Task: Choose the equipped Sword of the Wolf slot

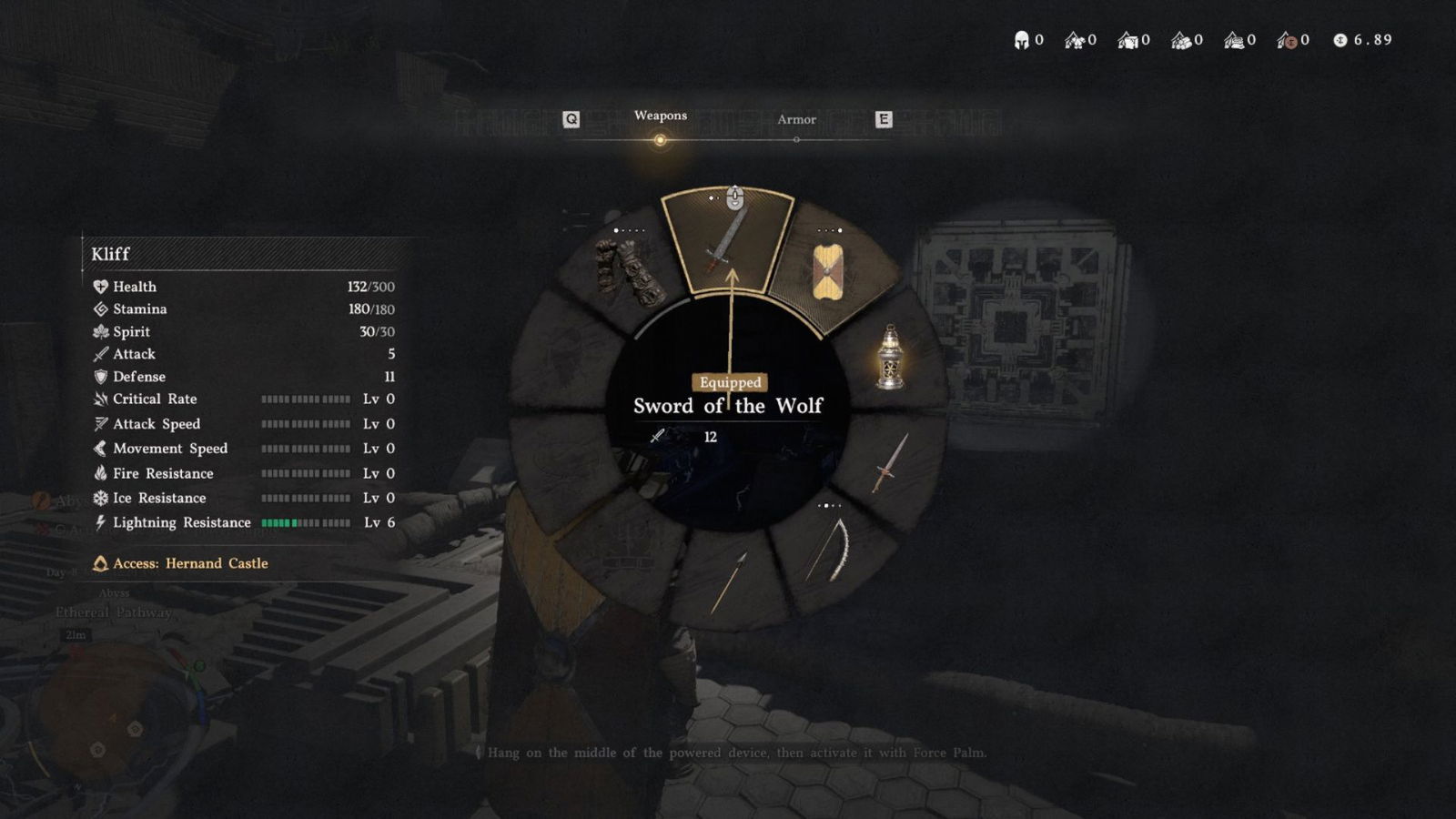Action: [x=726, y=239]
